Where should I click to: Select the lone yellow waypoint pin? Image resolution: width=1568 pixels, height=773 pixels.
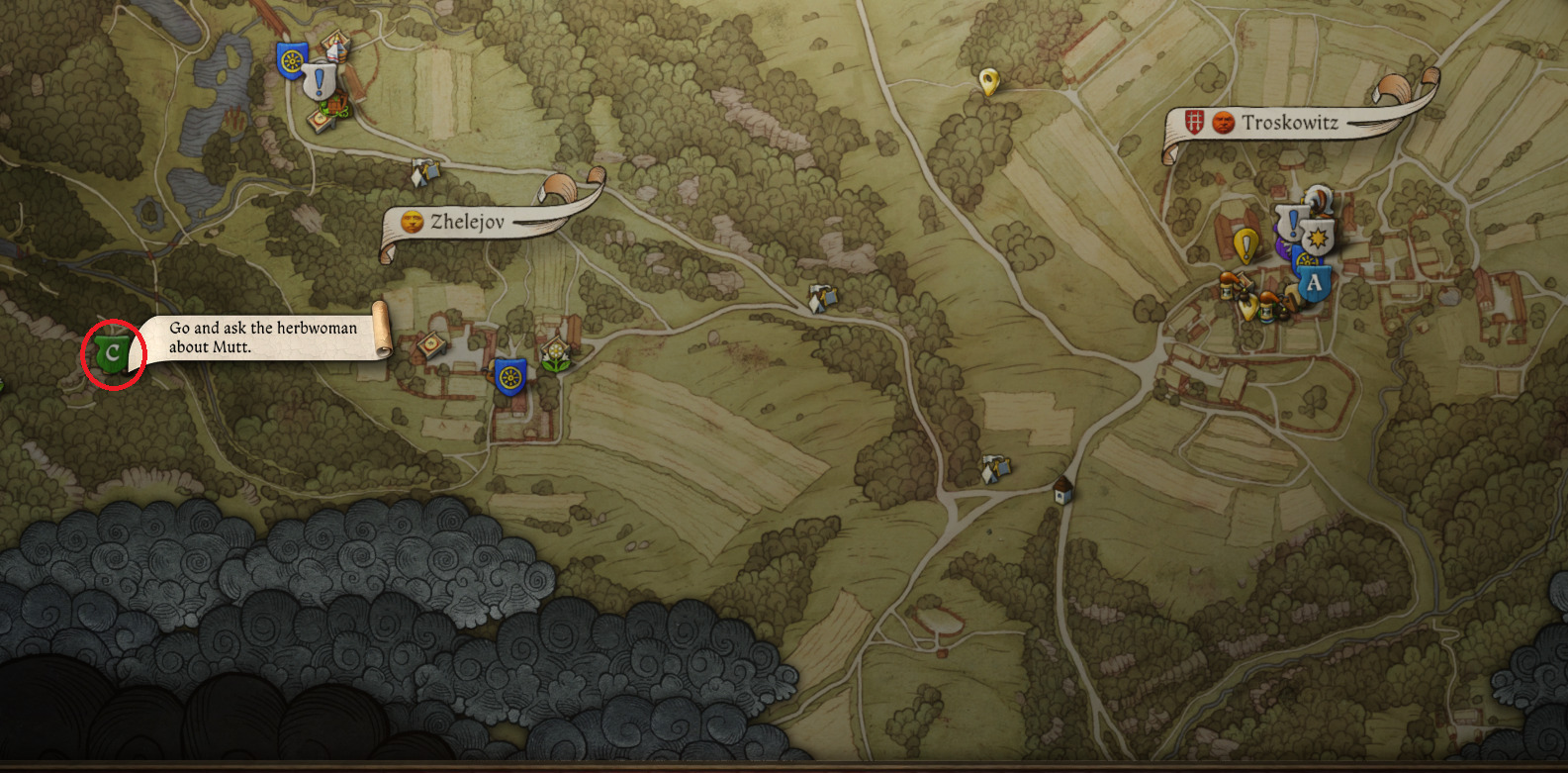[987, 81]
